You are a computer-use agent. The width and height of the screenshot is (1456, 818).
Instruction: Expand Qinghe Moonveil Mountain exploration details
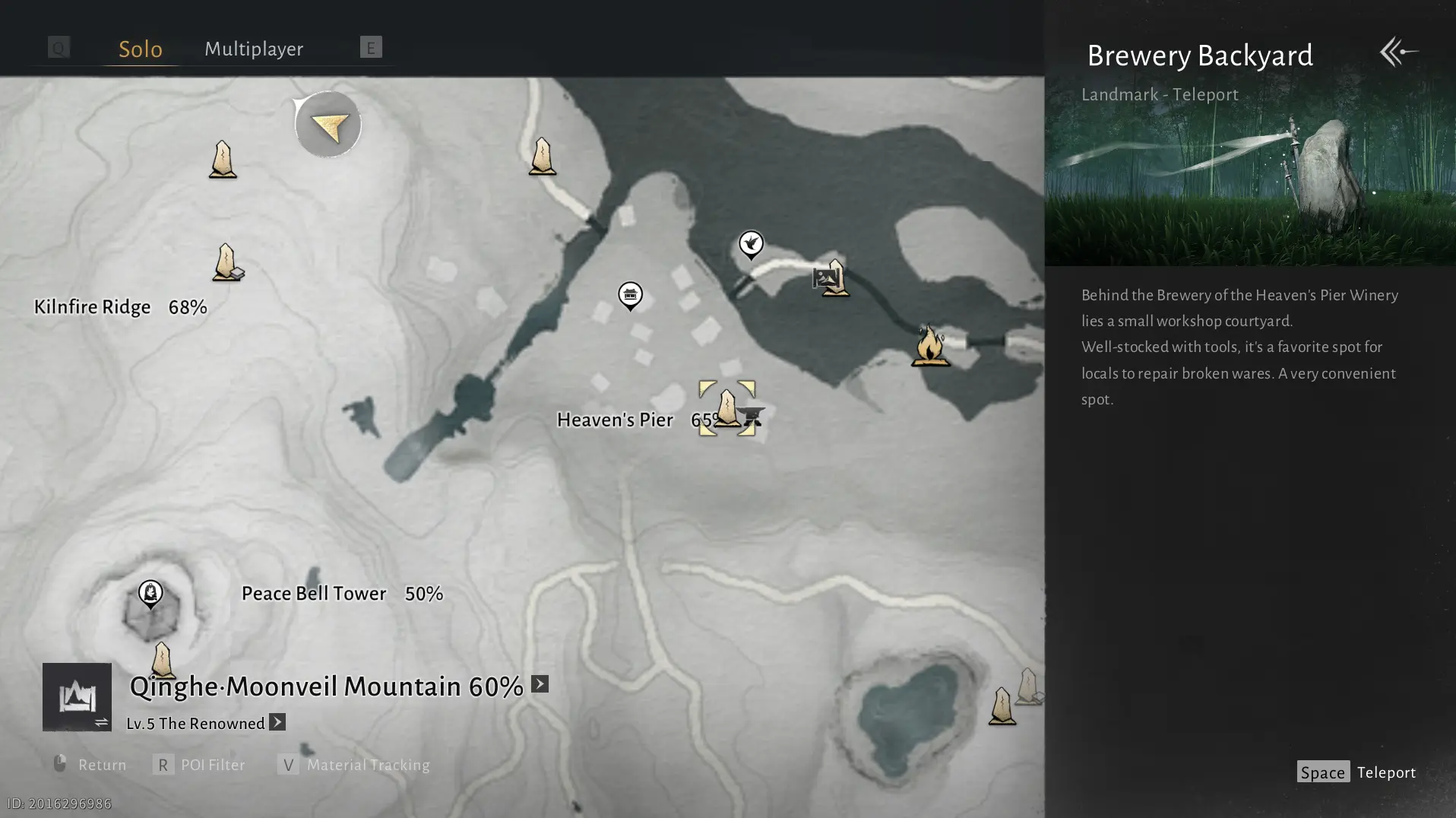[x=540, y=684]
